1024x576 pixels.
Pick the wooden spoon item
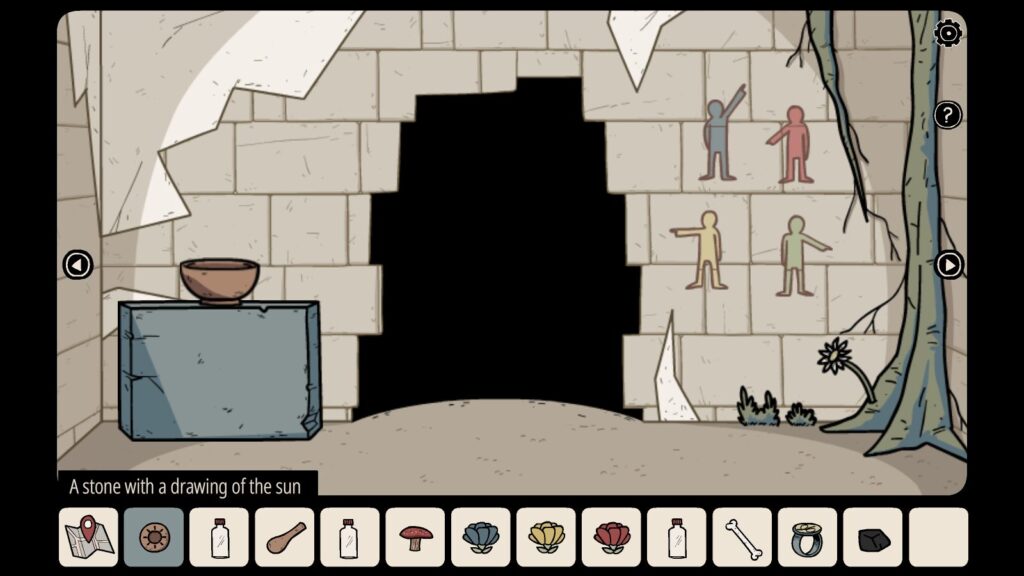tap(285, 537)
